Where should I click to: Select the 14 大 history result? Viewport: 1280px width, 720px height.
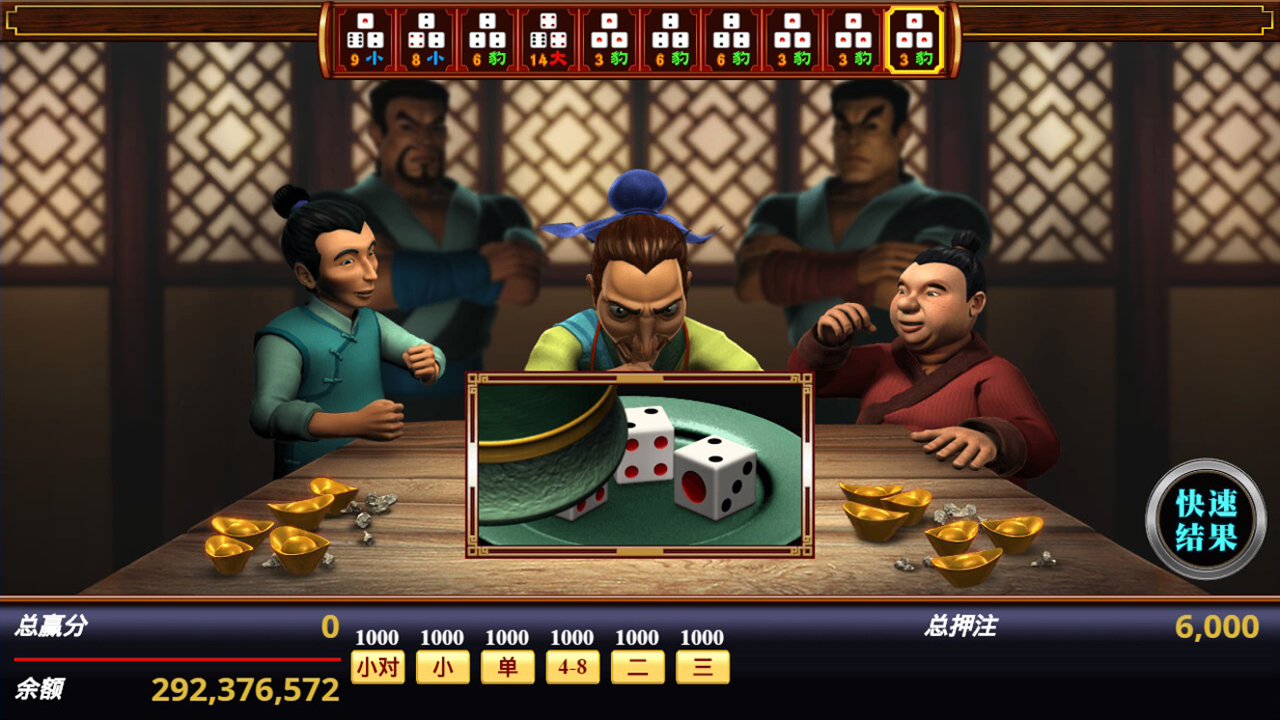[548, 40]
